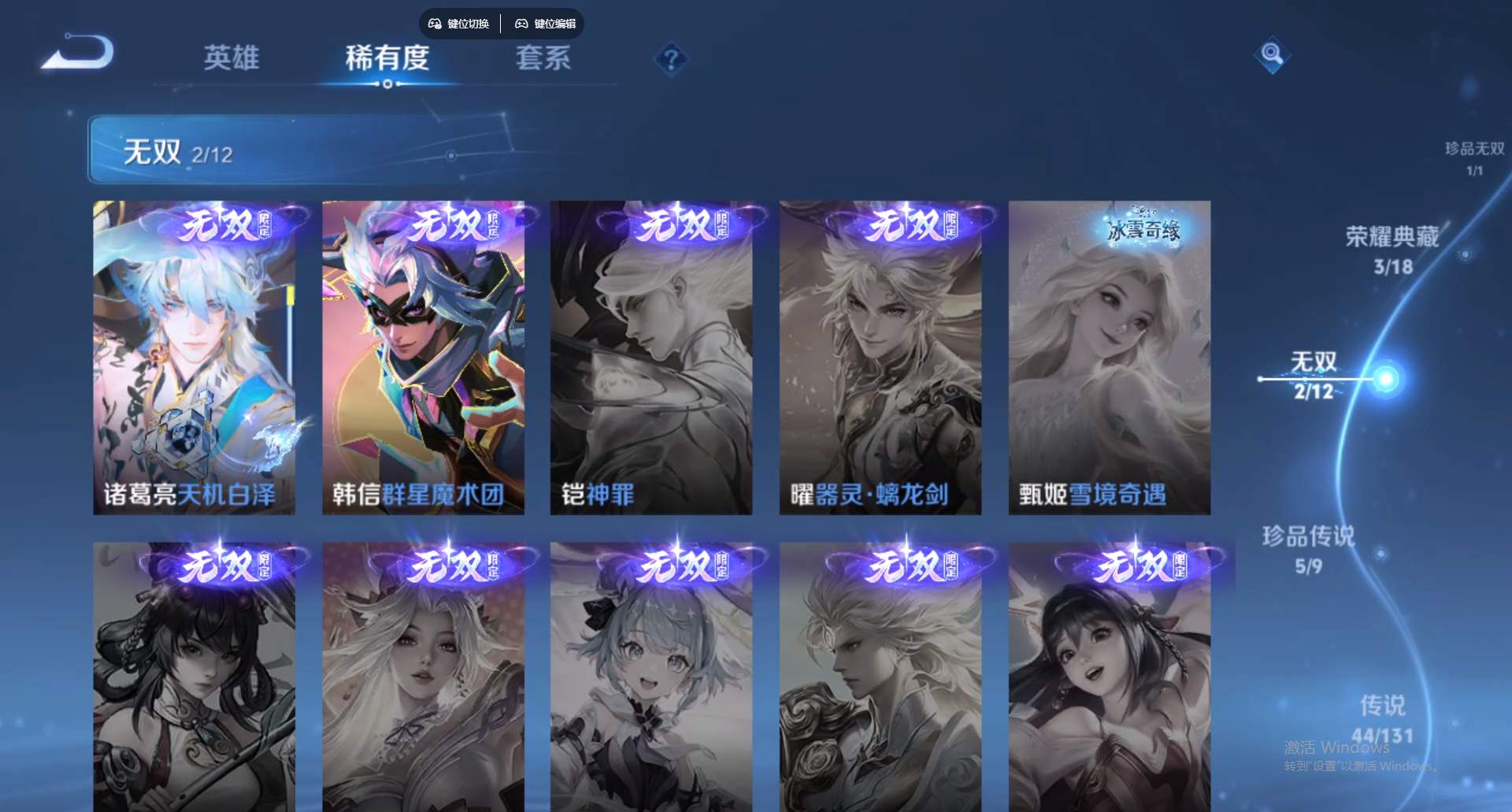
Task: Open the 铠神罪 skin thumbnail
Action: click(x=652, y=354)
